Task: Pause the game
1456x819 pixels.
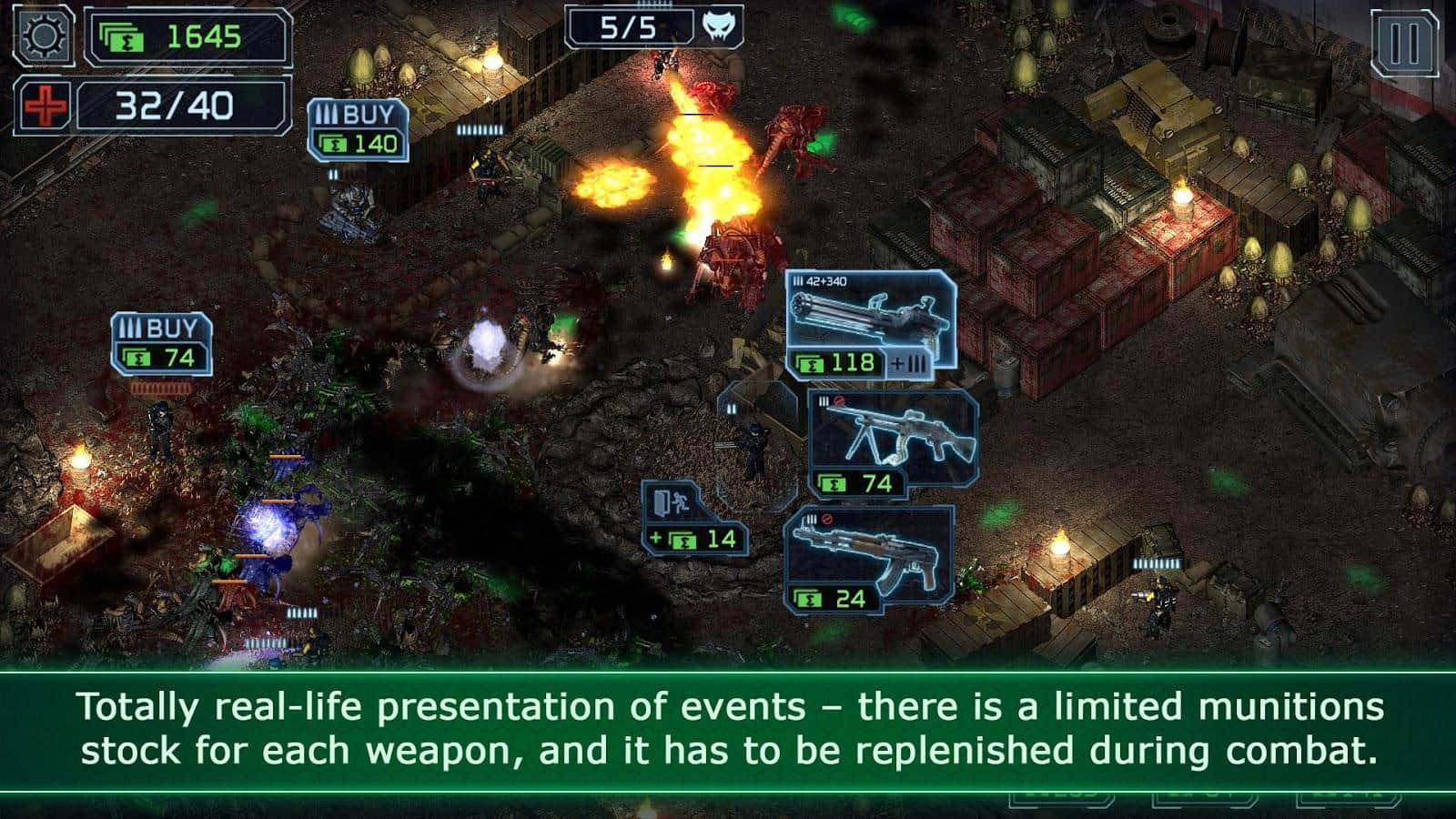Action: tap(1404, 43)
